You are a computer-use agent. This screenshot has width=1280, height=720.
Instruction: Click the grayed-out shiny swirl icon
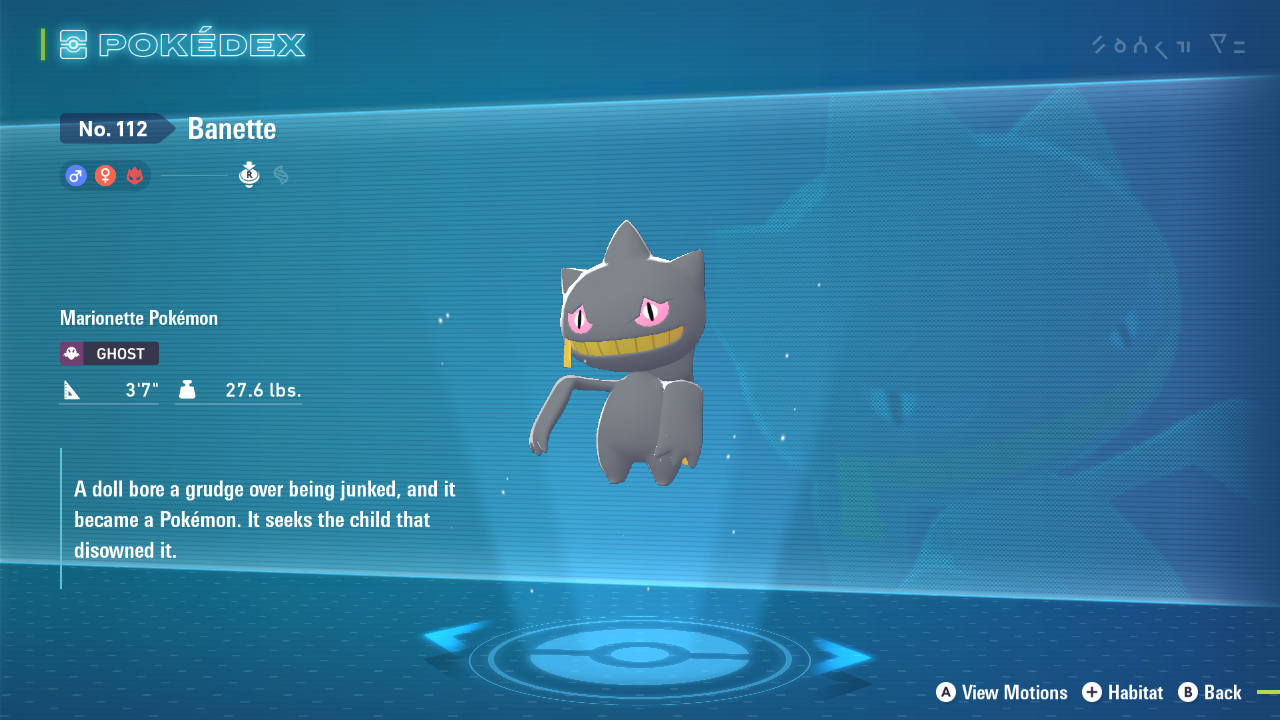point(279,175)
